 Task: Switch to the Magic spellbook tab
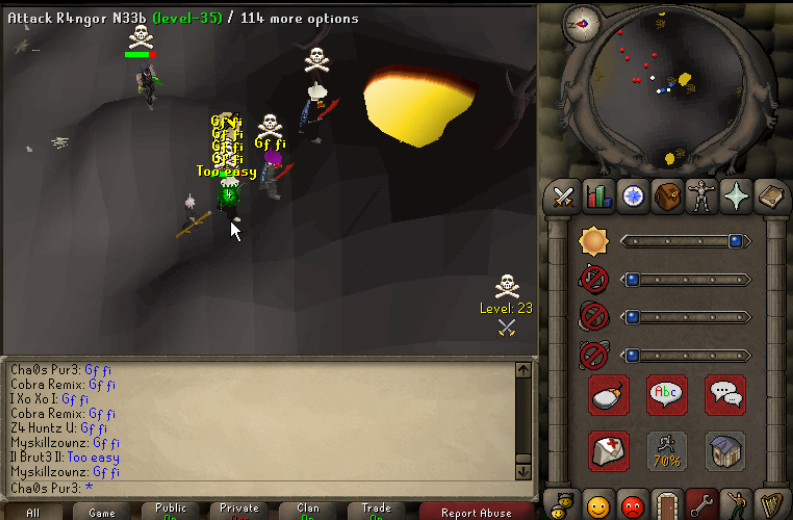click(771, 196)
